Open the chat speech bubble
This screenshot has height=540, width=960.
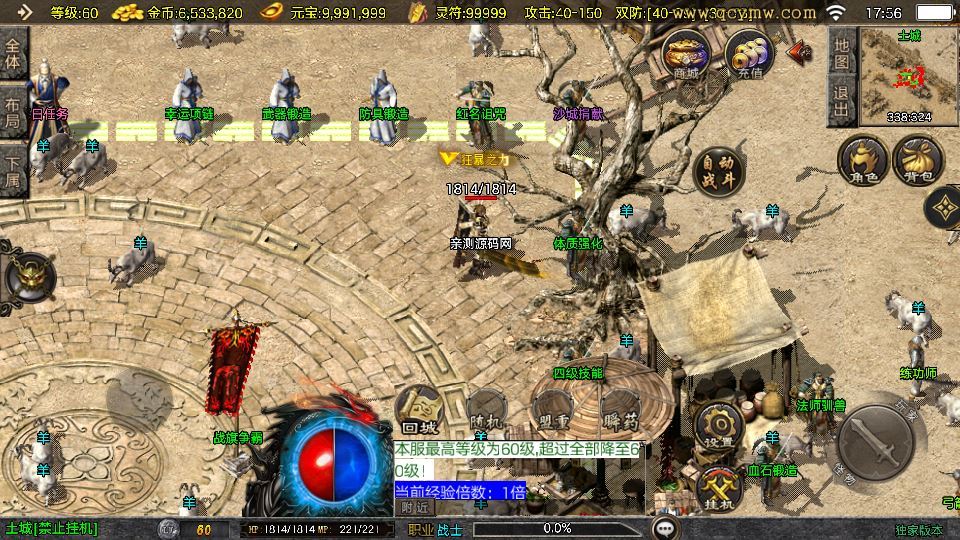pos(665,527)
